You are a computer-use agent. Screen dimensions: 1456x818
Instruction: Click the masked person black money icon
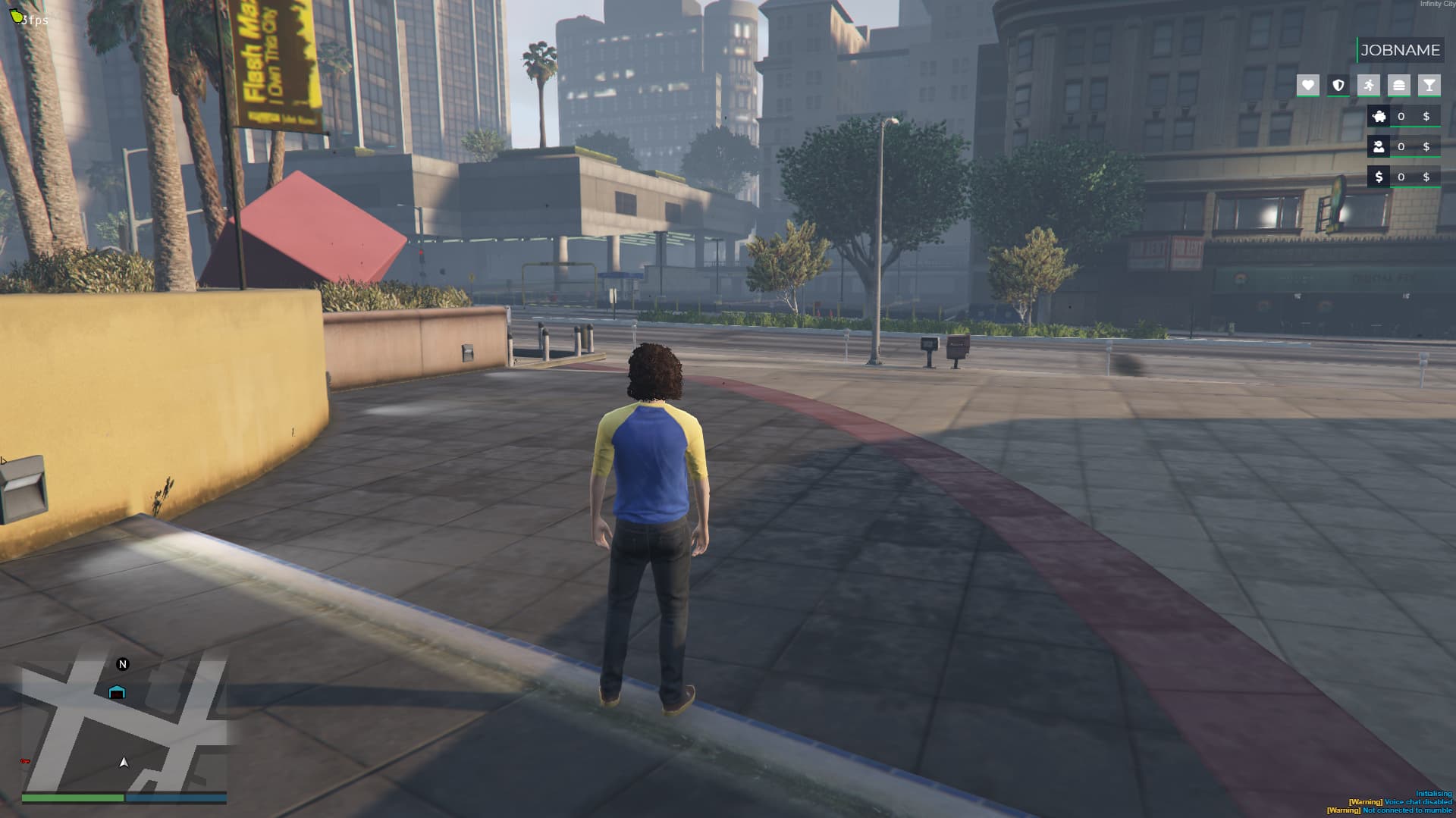point(1379,146)
